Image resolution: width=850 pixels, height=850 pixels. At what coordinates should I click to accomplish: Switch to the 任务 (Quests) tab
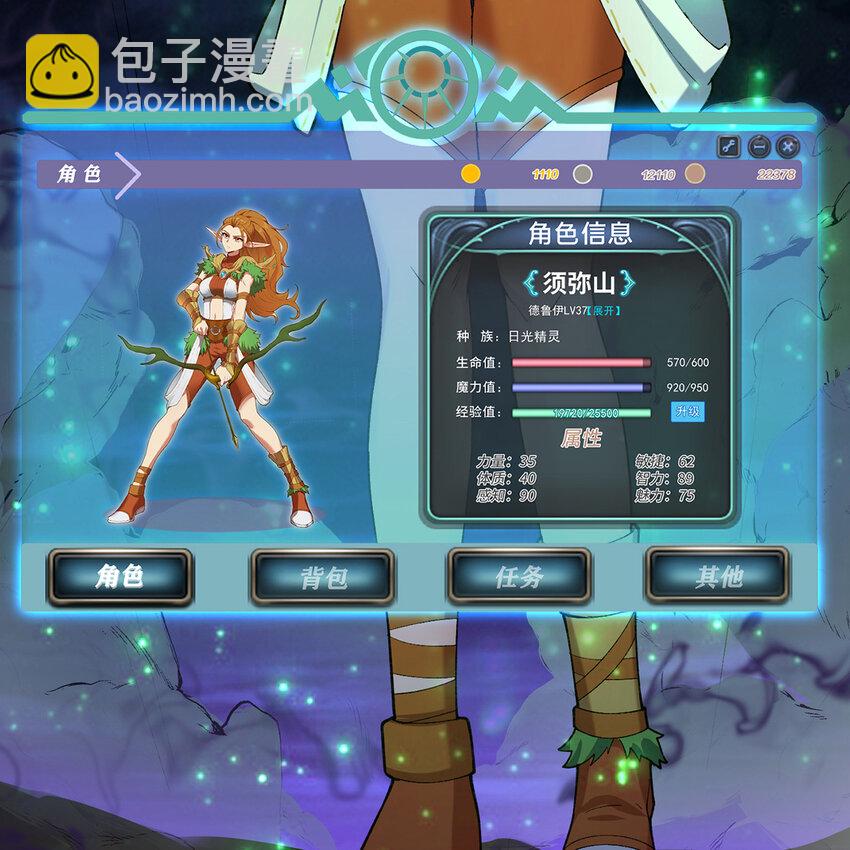click(519, 577)
